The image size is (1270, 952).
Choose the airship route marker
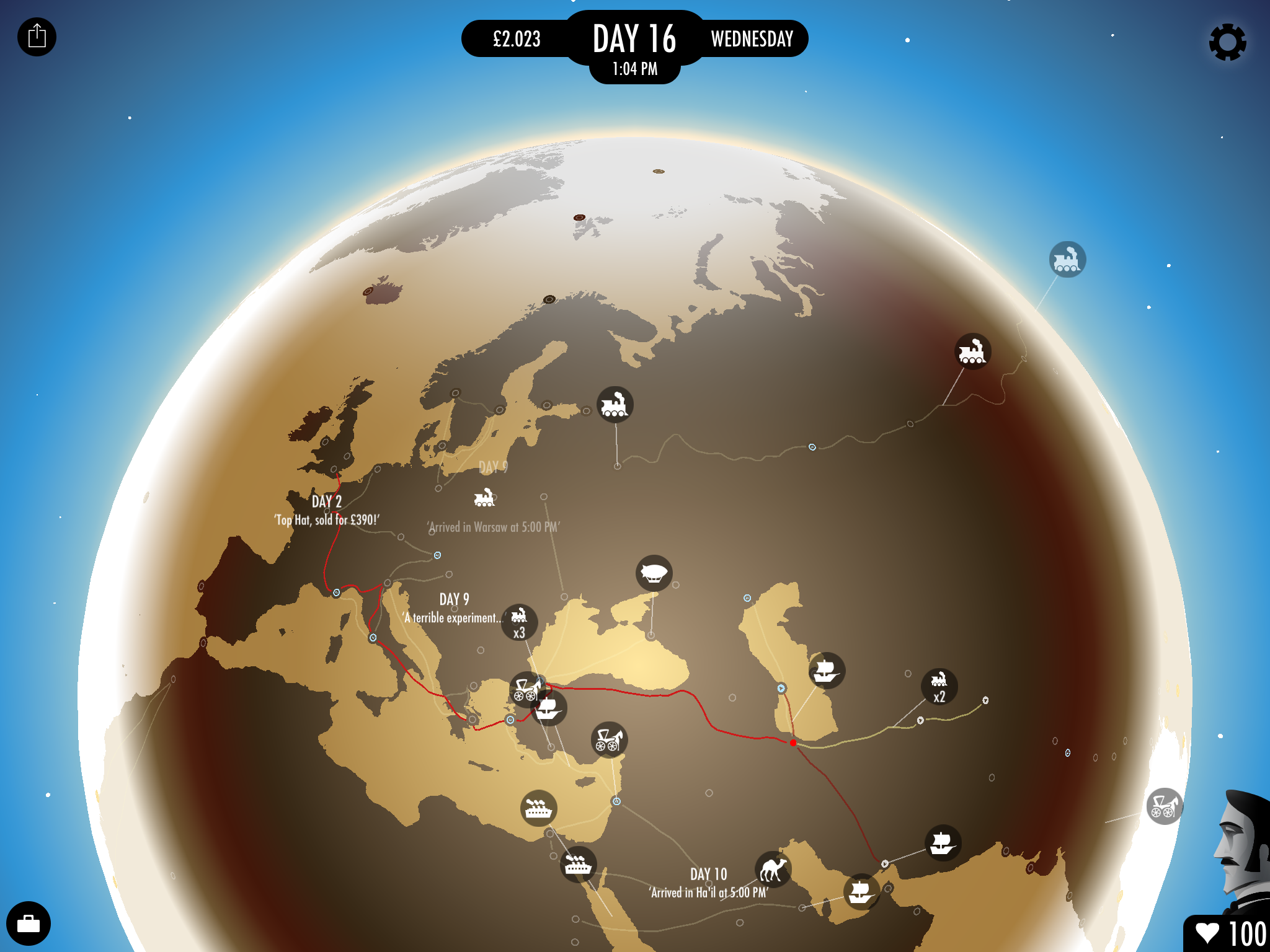(x=654, y=573)
